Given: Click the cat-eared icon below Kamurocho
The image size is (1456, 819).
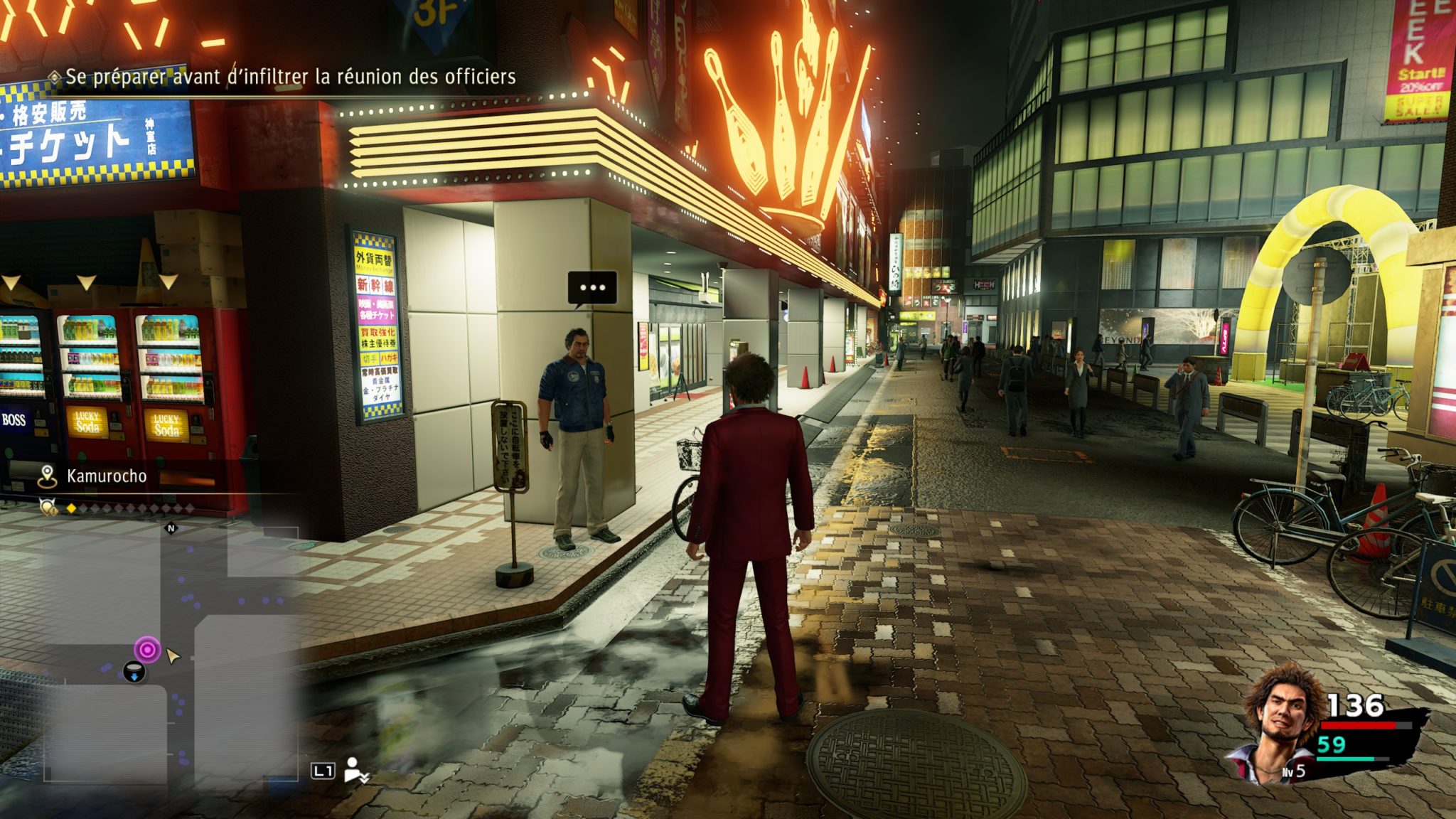Looking at the screenshot, I should pos(48,508).
